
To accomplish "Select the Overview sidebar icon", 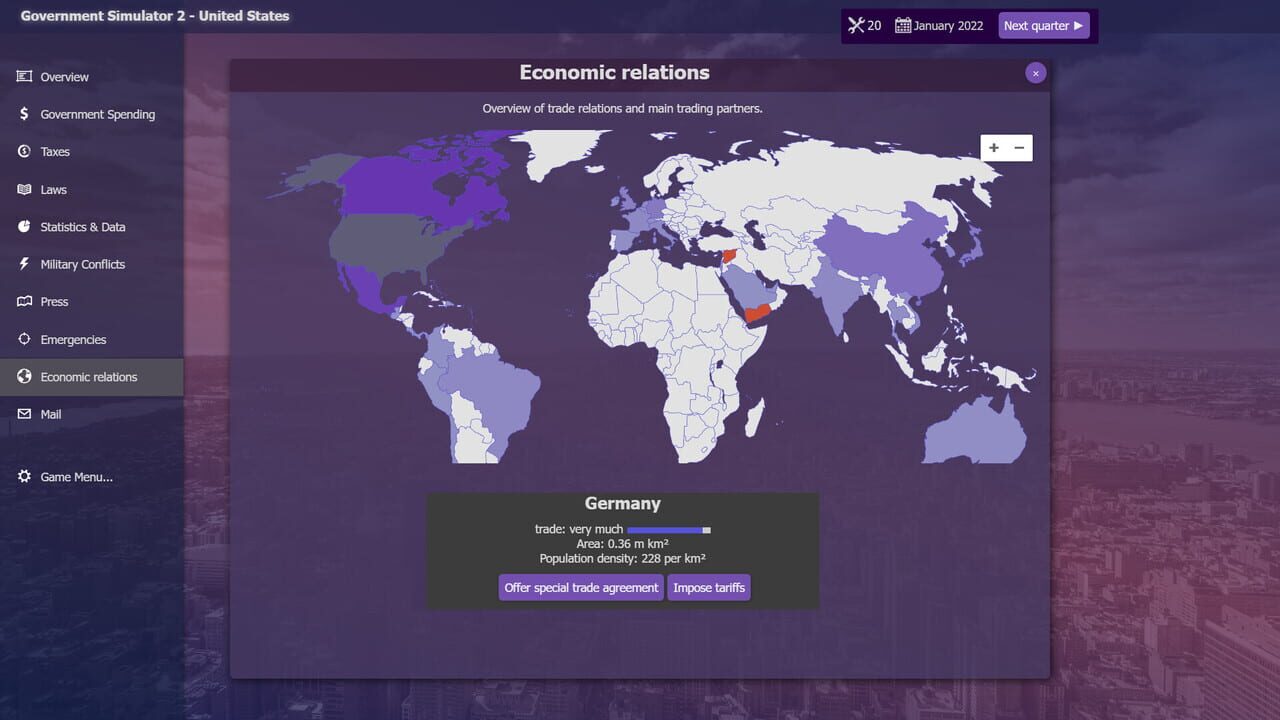I will (x=22, y=76).
